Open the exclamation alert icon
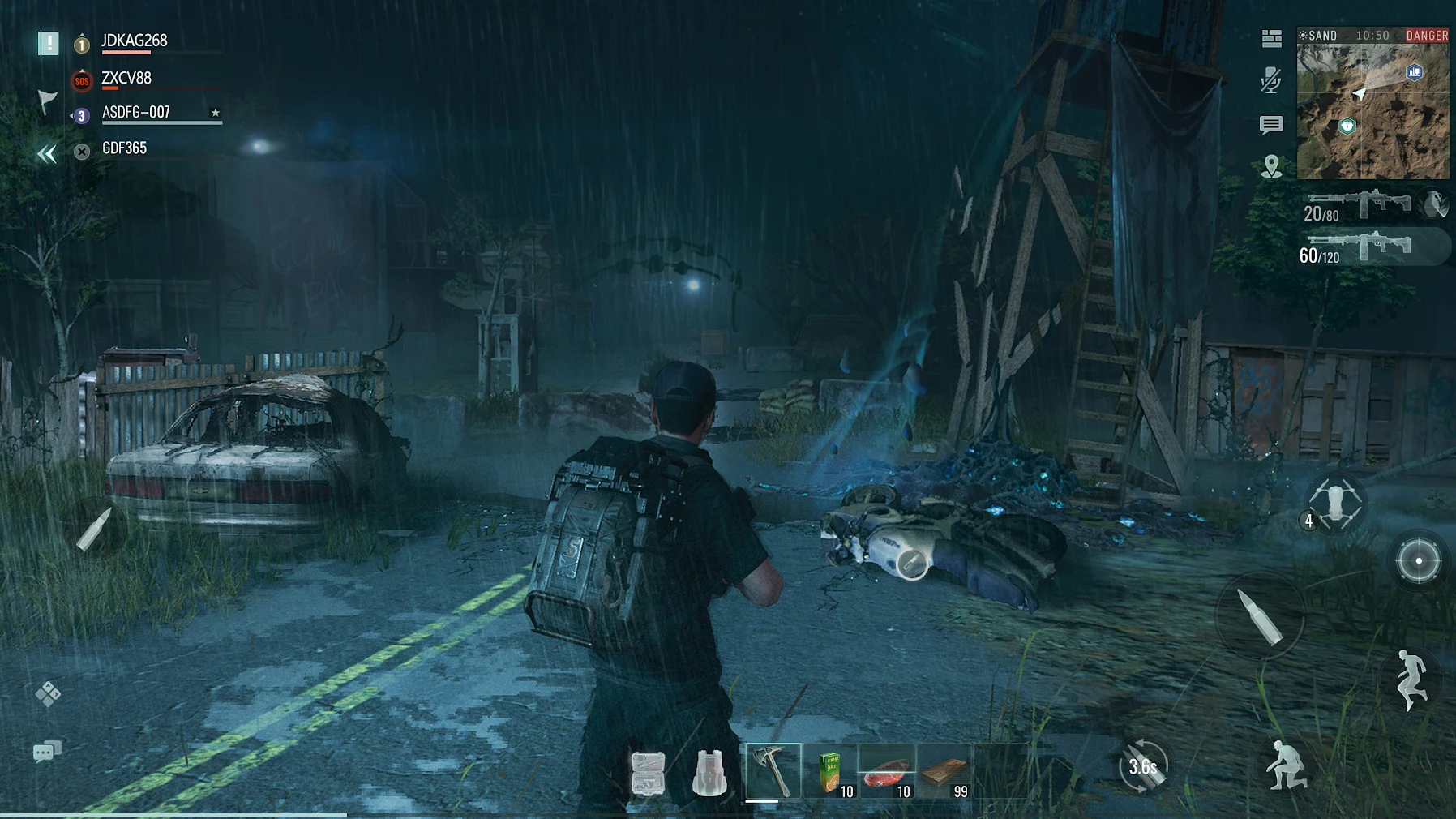The height and width of the screenshot is (819, 1456). (49, 43)
